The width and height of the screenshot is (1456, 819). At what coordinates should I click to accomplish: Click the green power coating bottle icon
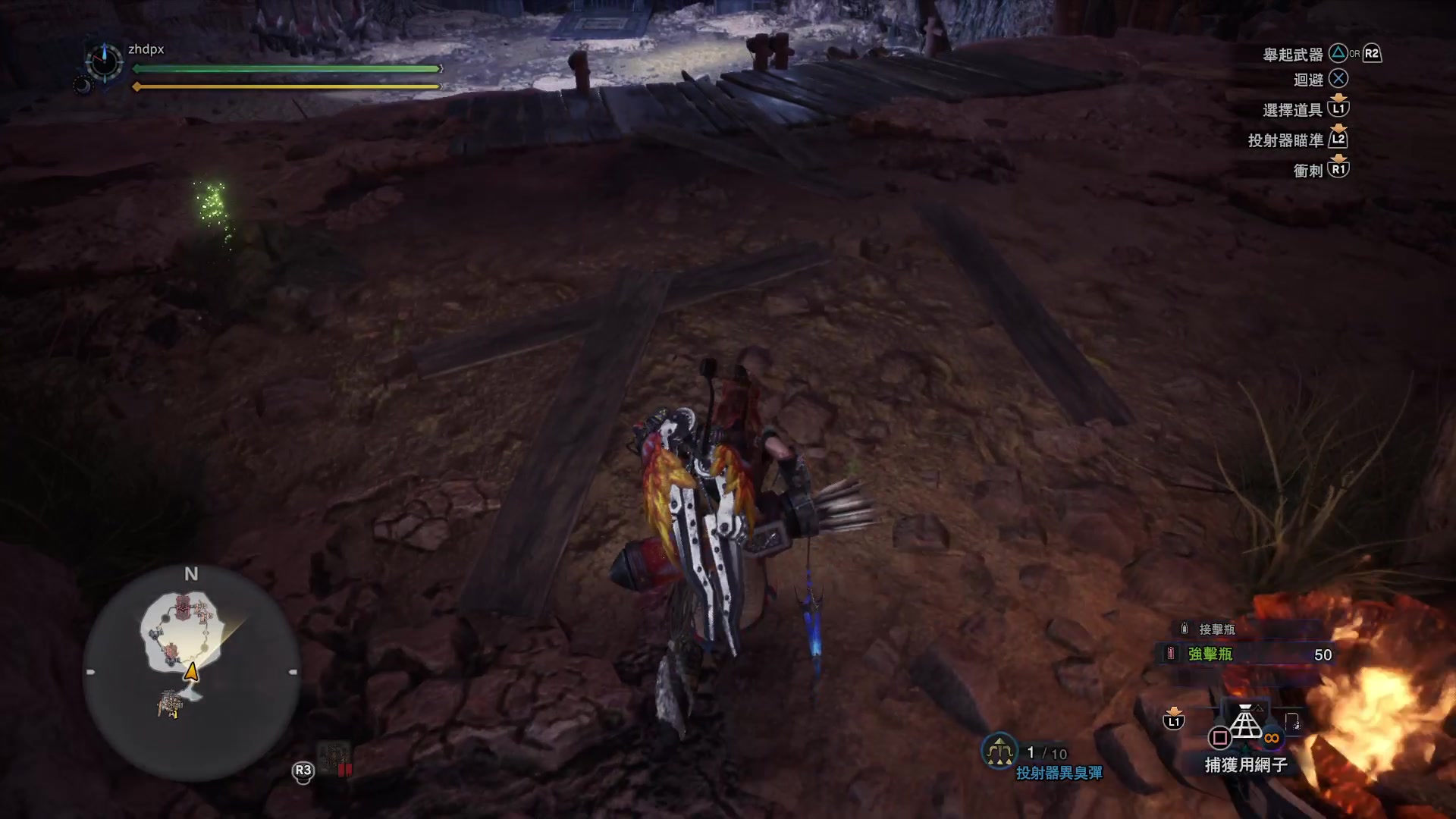(1170, 652)
